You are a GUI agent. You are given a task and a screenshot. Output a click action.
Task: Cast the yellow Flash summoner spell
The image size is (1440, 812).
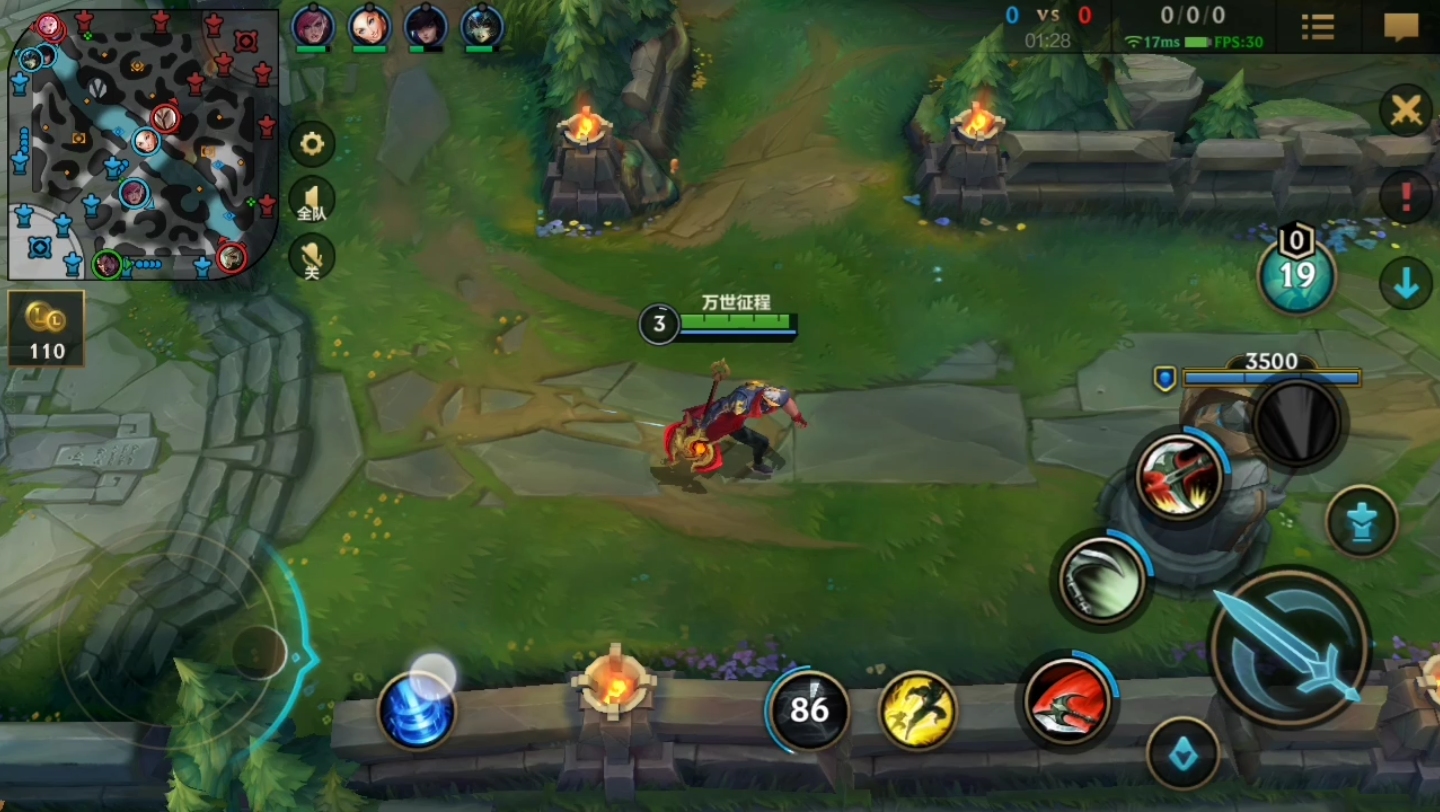click(917, 710)
